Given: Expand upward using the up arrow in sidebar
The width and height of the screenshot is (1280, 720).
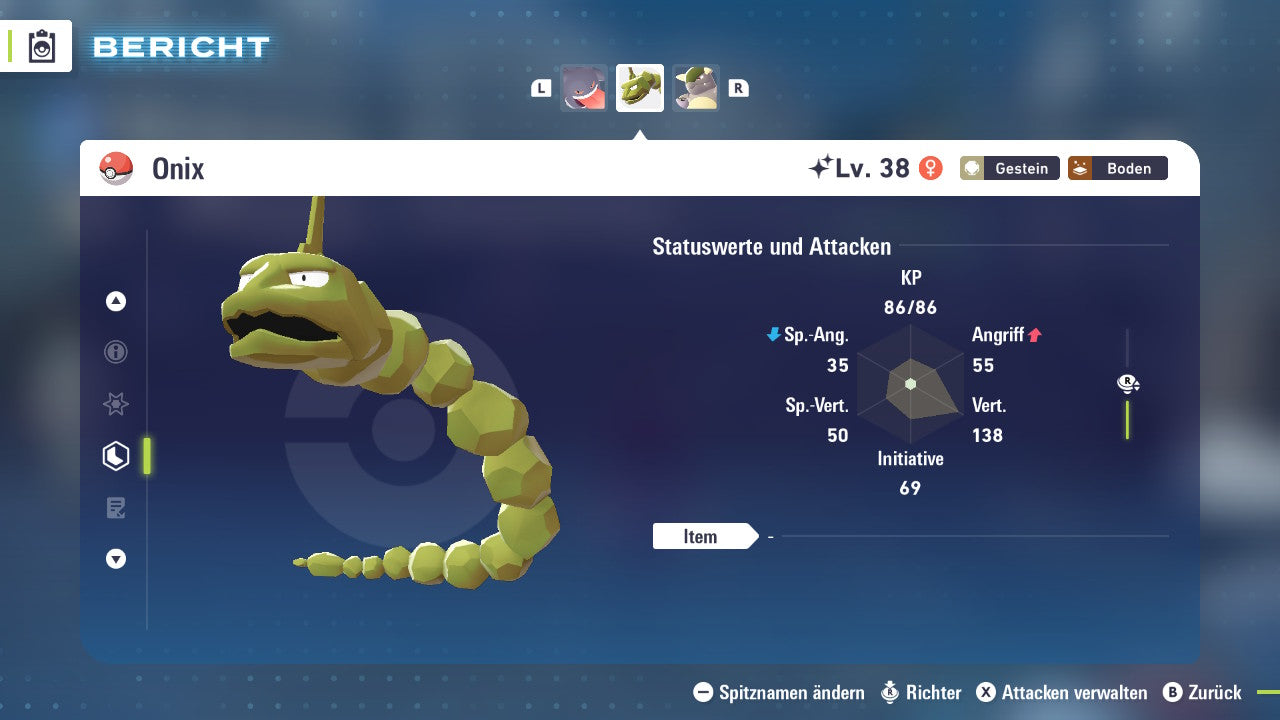Looking at the screenshot, I should coord(116,301).
